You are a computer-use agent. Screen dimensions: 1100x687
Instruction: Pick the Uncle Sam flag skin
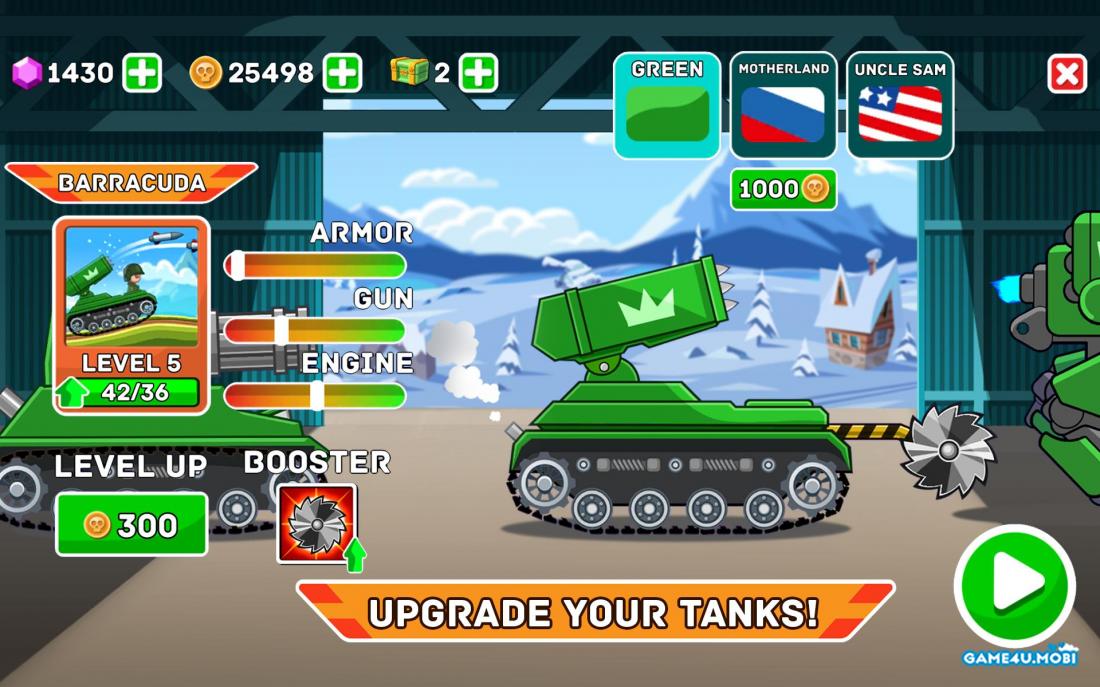(x=900, y=105)
